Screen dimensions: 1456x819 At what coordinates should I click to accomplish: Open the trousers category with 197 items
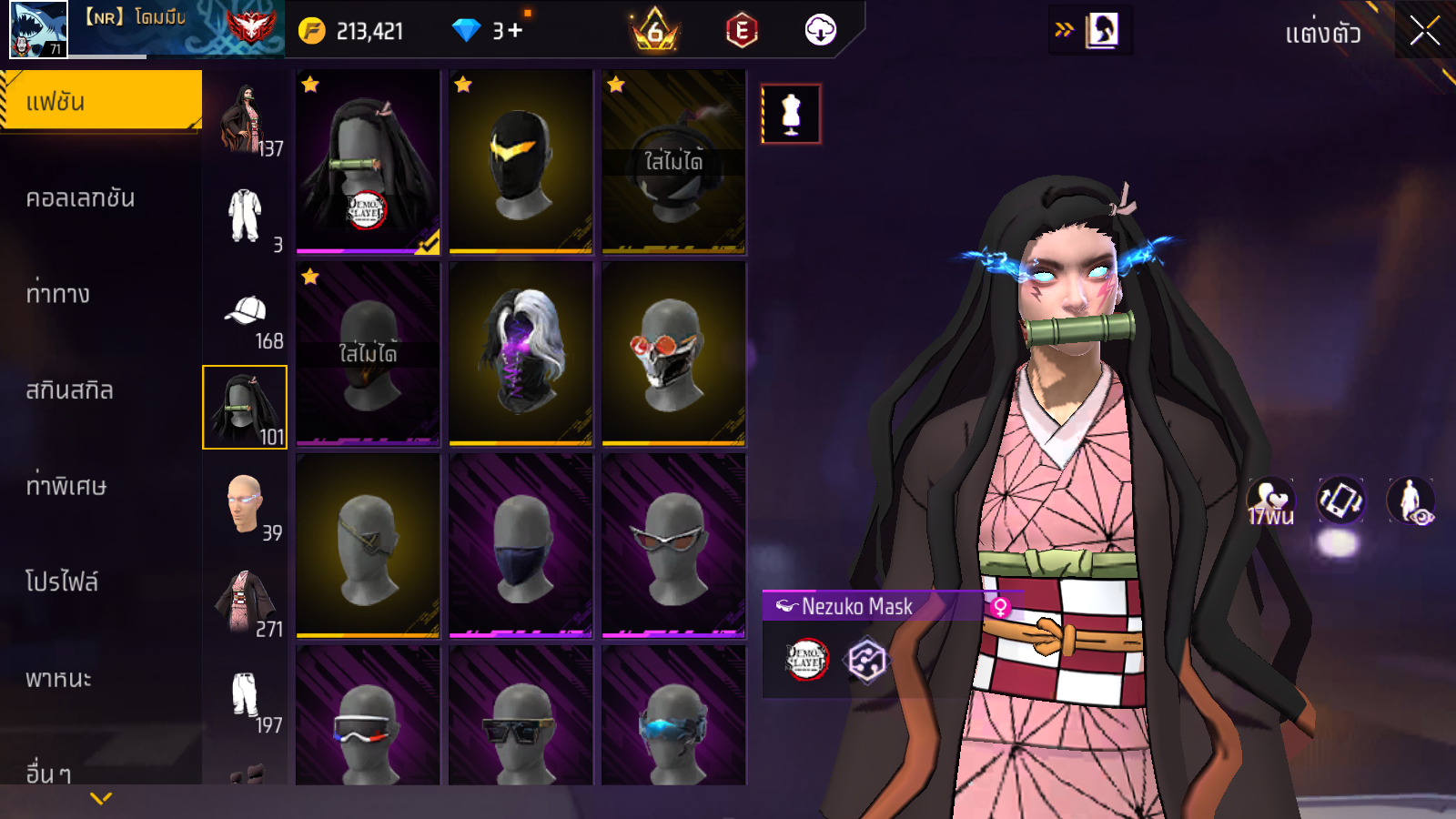pos(245,699)
